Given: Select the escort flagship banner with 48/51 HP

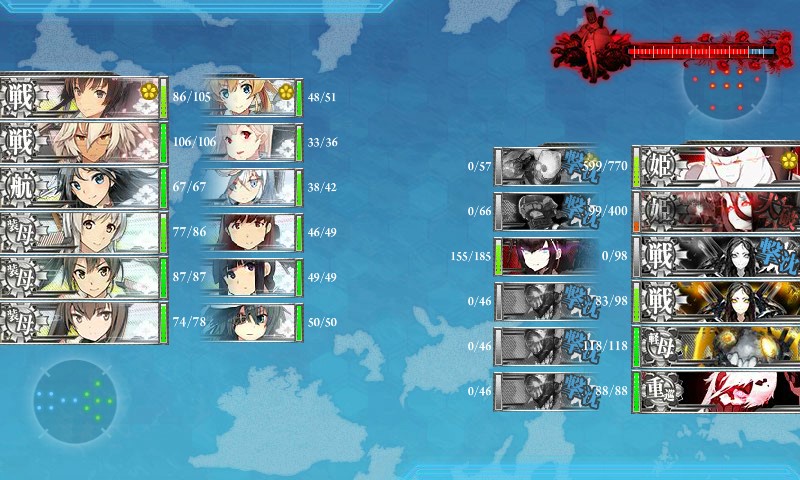Looking at the screenshot, I should pos(249,97).
